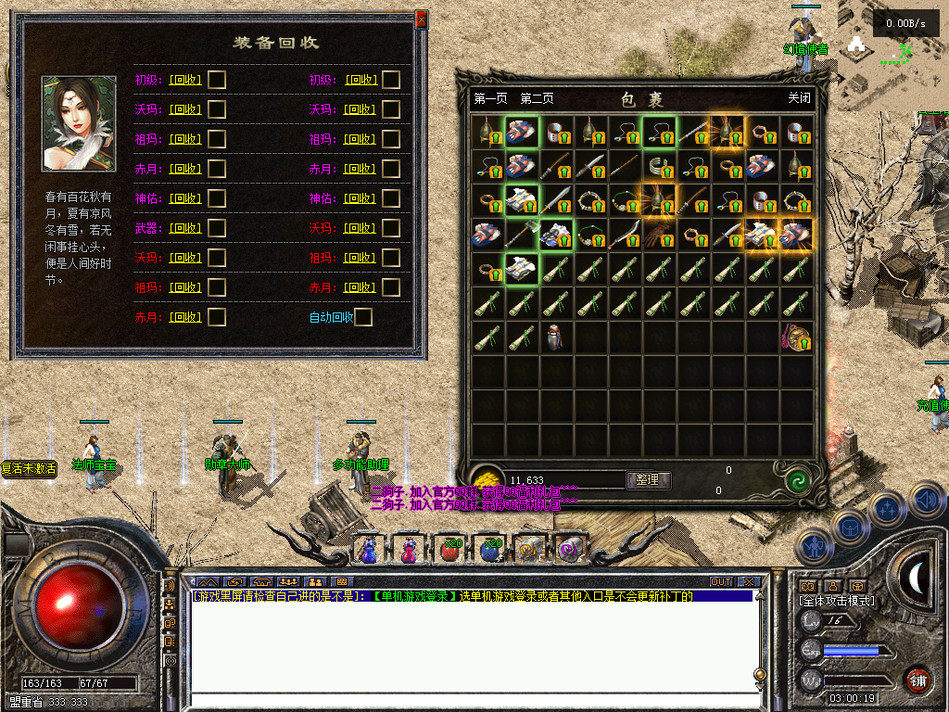Screen dimensions: 949x712
Task: Select the brown gloves in the bag
Action: tap(658, 234)
